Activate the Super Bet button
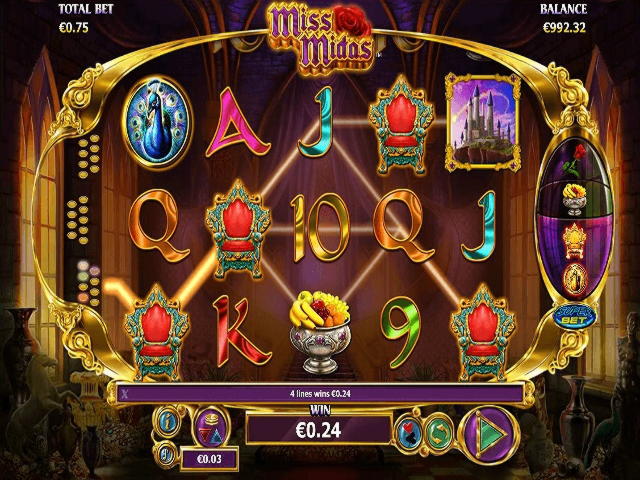This screenshot has height=480, width=640. tap(572, 317)
